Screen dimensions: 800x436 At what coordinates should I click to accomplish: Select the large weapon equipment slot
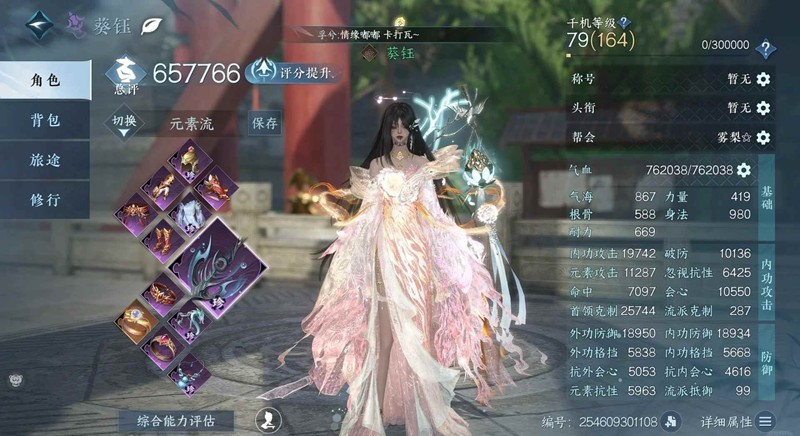click(222, 267)
